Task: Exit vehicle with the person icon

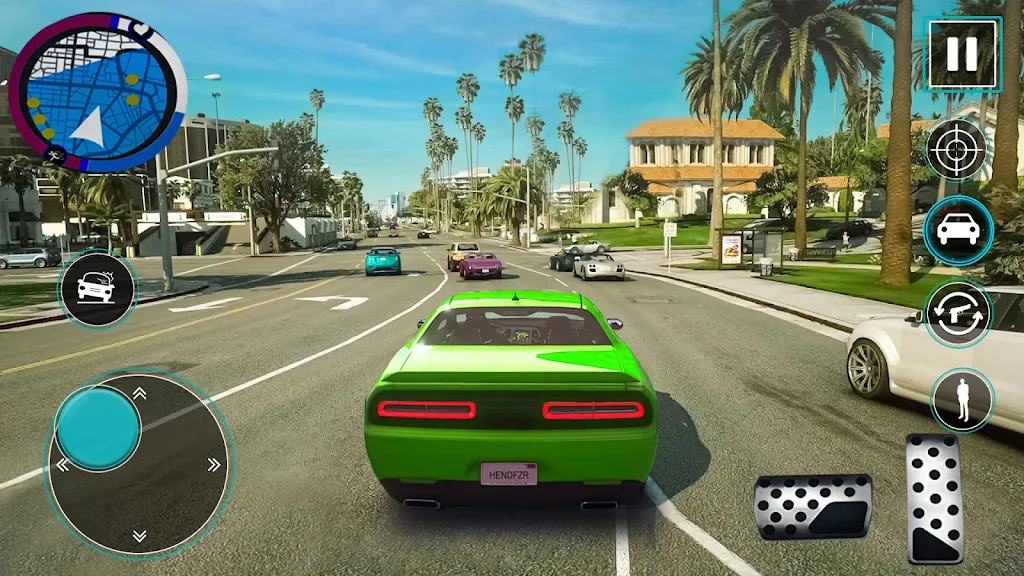Action: pyautogui.click(x=962, y=400)
